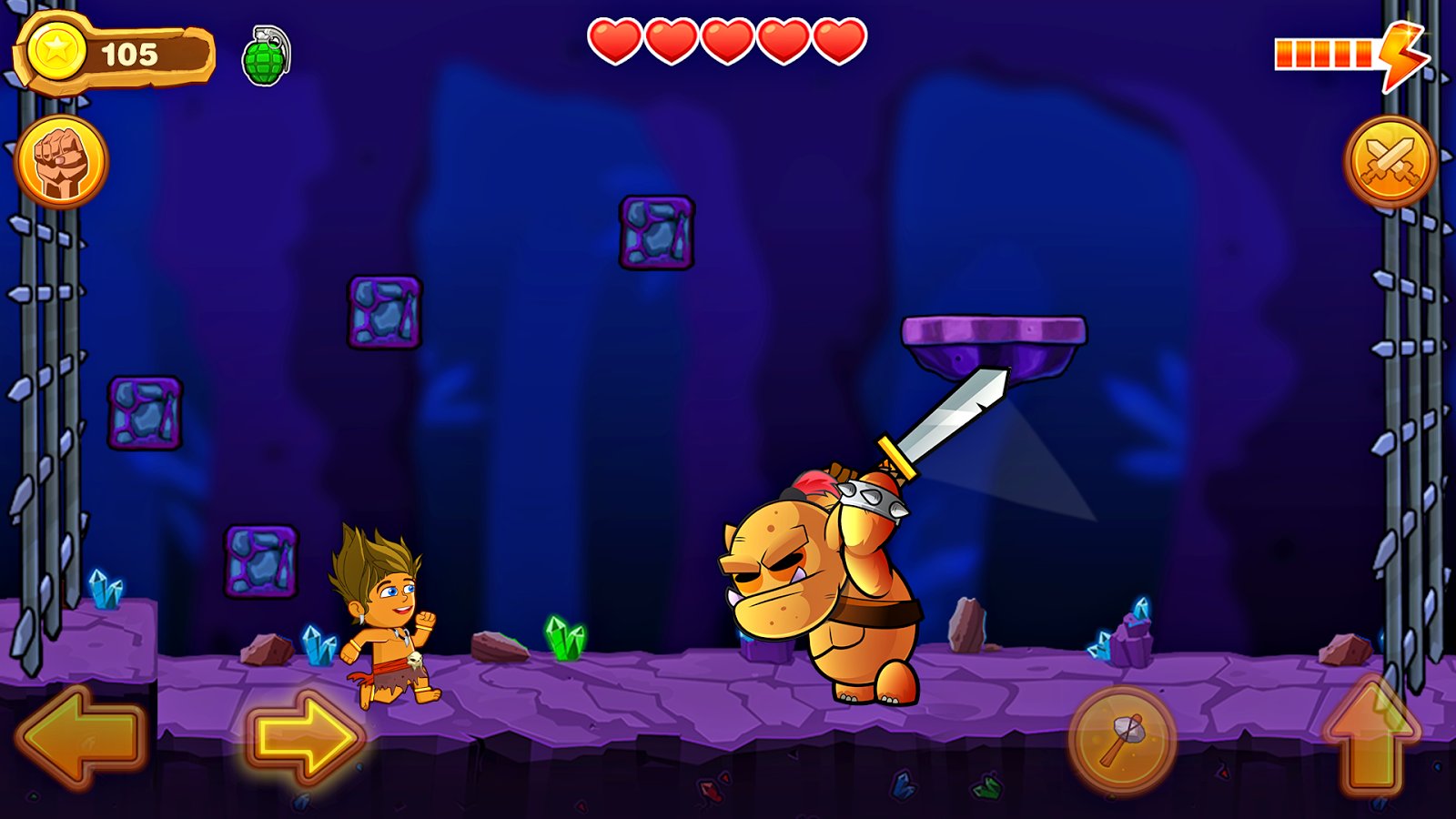The height and width of the screenshot is (819, 1456).
Task: Tap the left arrow movement button
Action: 80,735
